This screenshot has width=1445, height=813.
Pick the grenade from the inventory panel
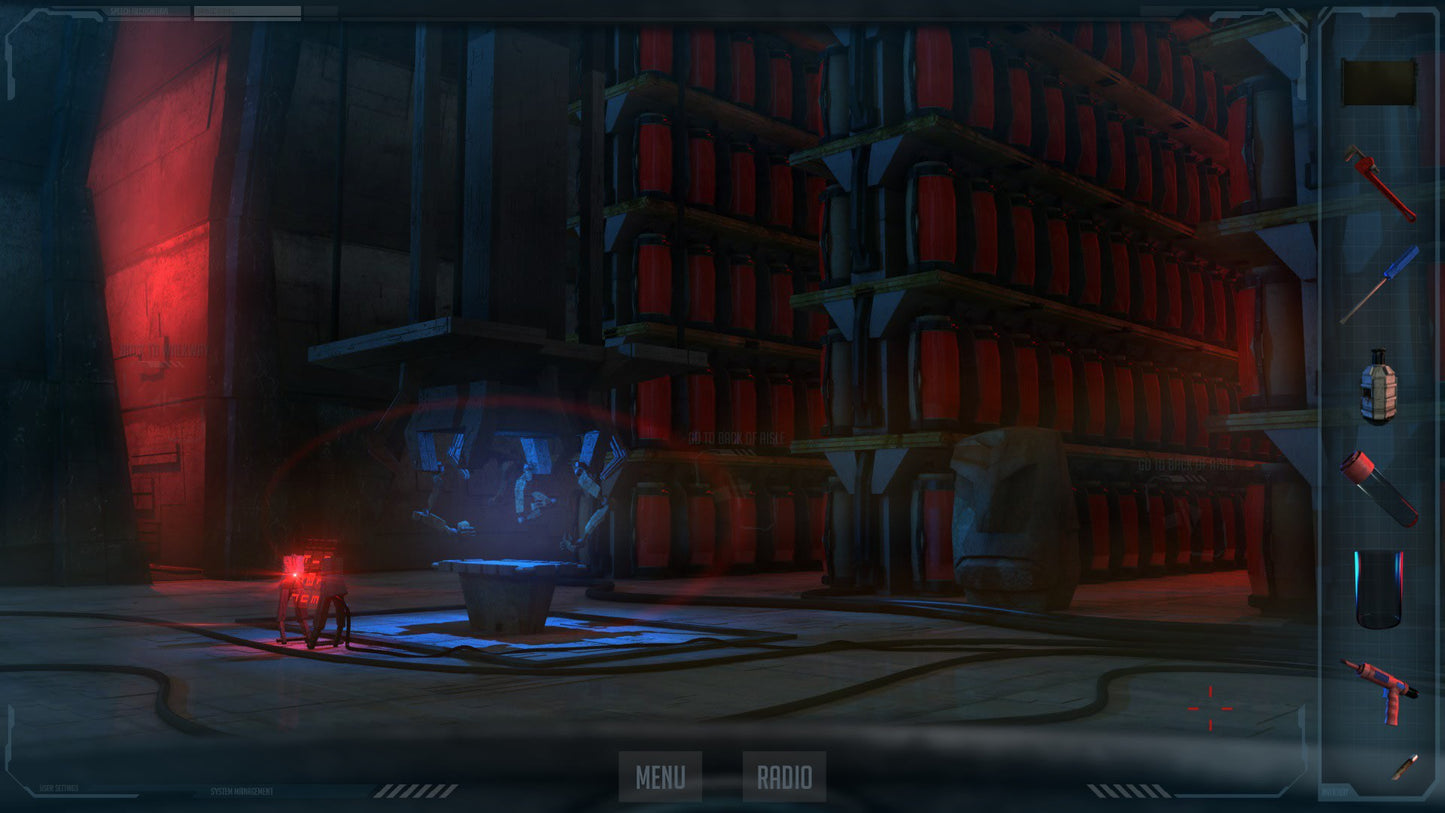pyautogui.click(x=1380, y=392)
